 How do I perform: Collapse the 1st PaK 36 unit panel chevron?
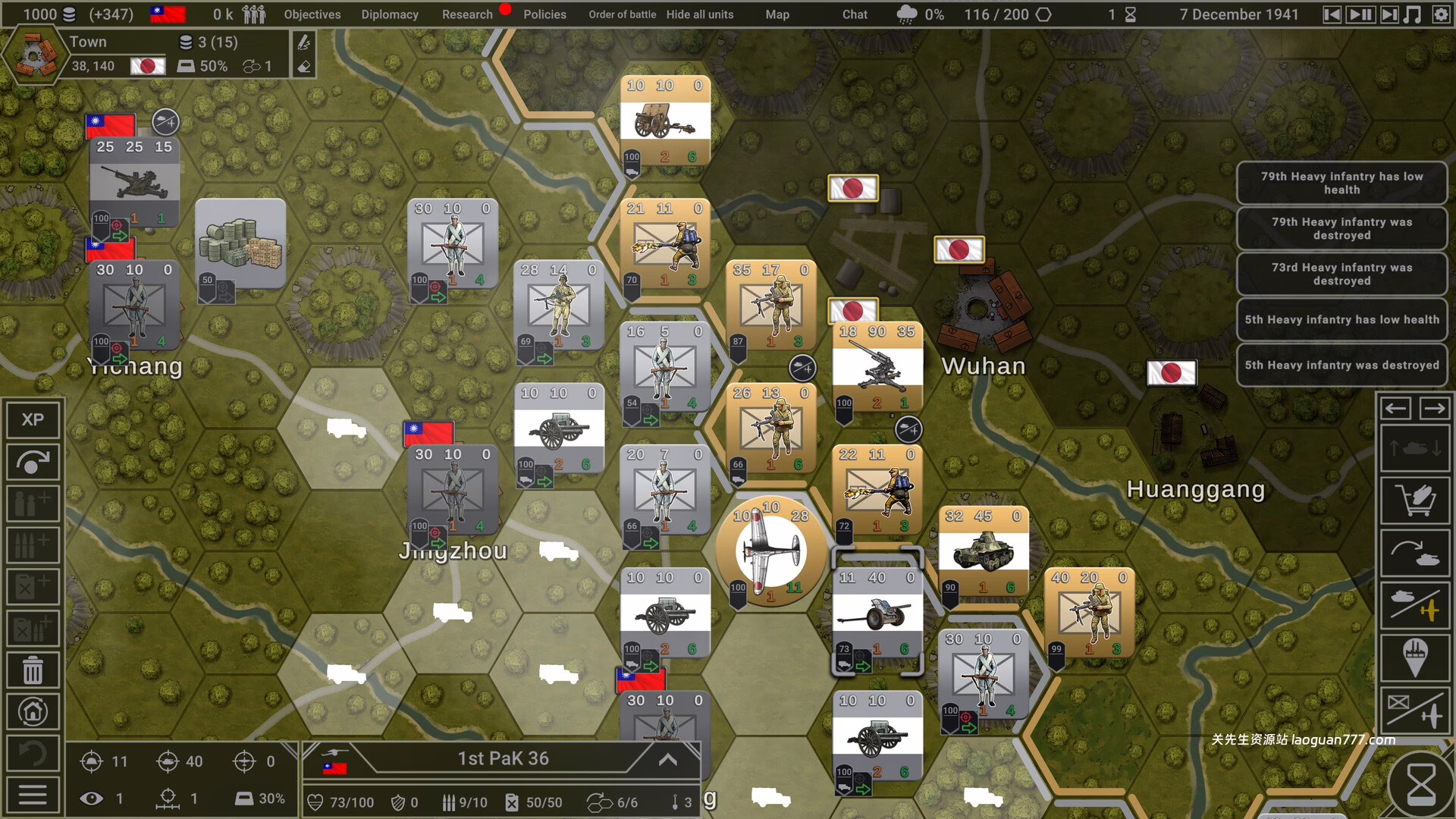click(x=667, y=759)
